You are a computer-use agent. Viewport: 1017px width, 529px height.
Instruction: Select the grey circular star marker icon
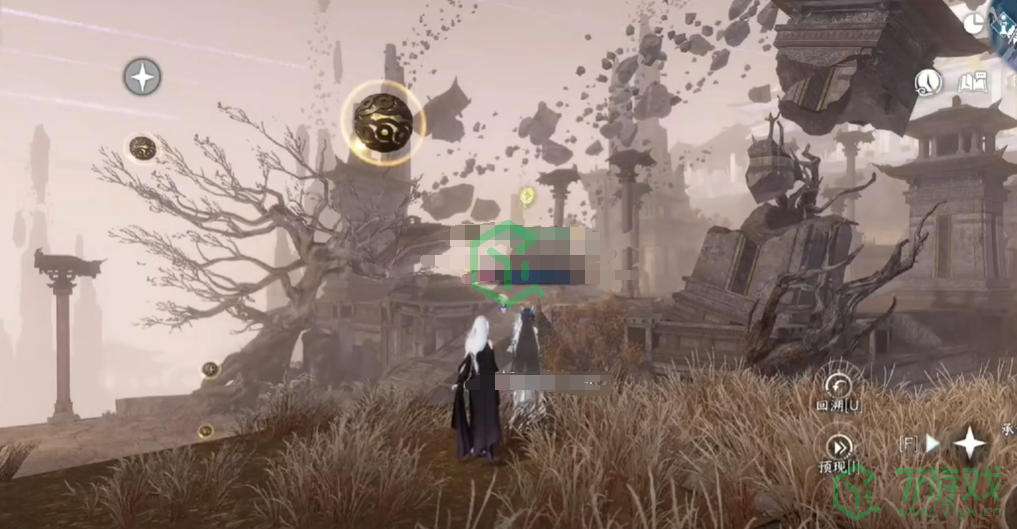click(x=142, y=77)
